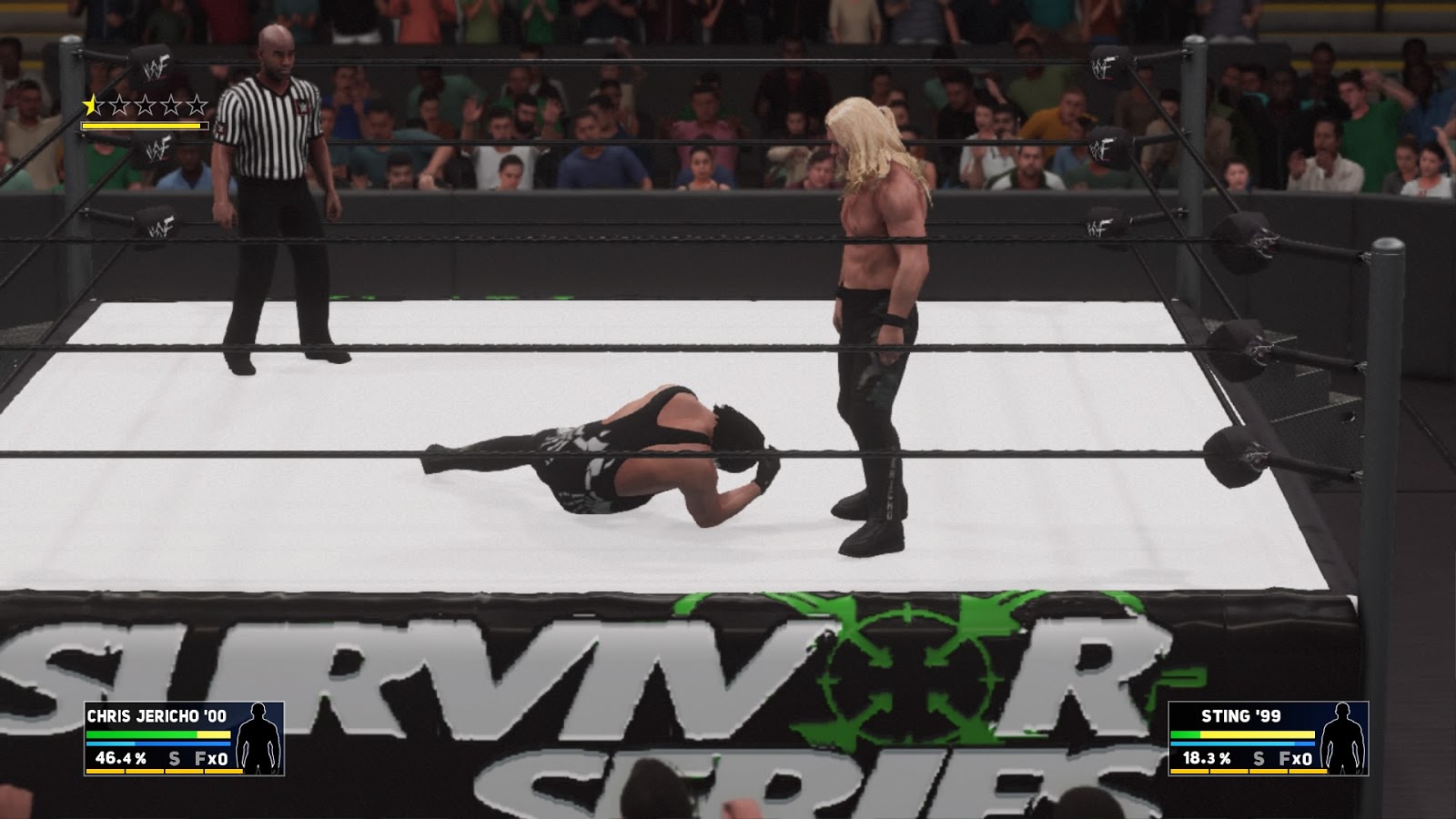This screenshot has height=819, width=1456.
Task: Click the third star in the match rating meter
Action: click(144, 104)
